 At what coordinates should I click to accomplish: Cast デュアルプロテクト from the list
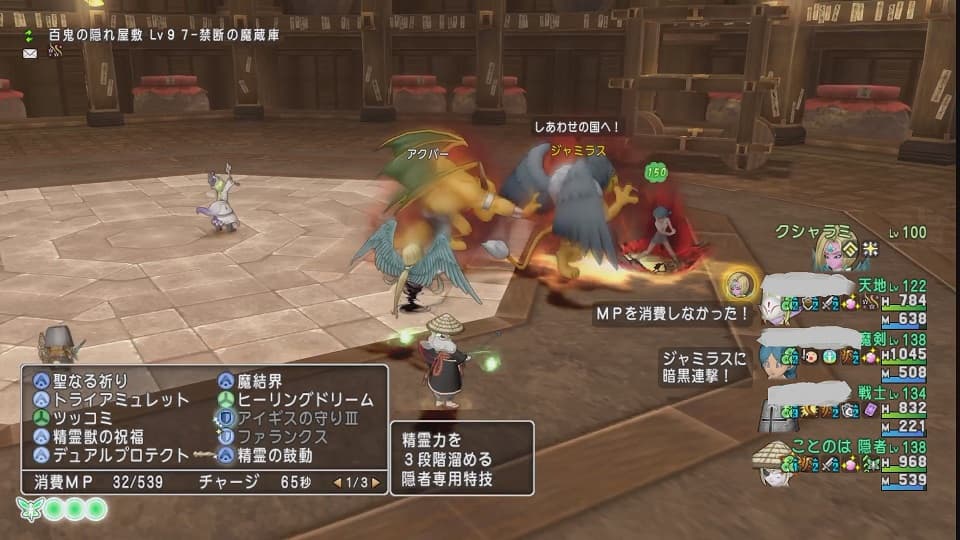[x=110, y=455]
